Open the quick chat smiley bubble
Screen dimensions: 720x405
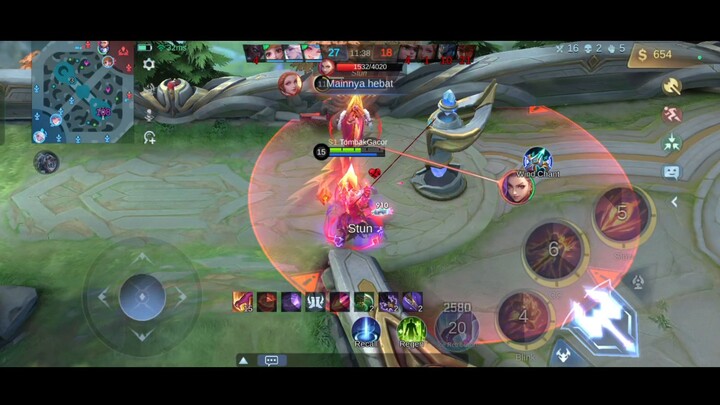(x=672, y=171)
